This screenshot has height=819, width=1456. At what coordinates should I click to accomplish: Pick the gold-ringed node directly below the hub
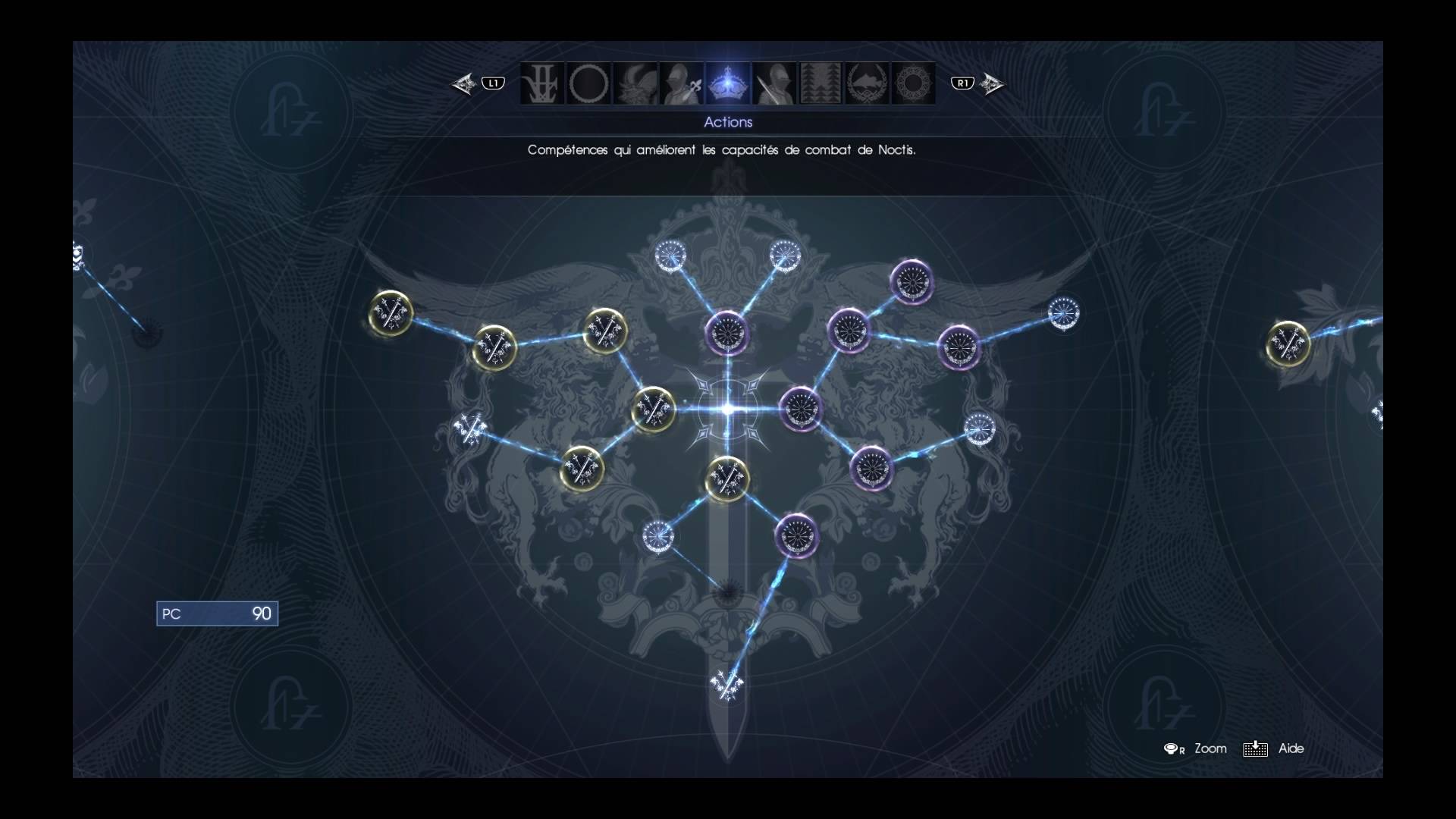point(727,479)
